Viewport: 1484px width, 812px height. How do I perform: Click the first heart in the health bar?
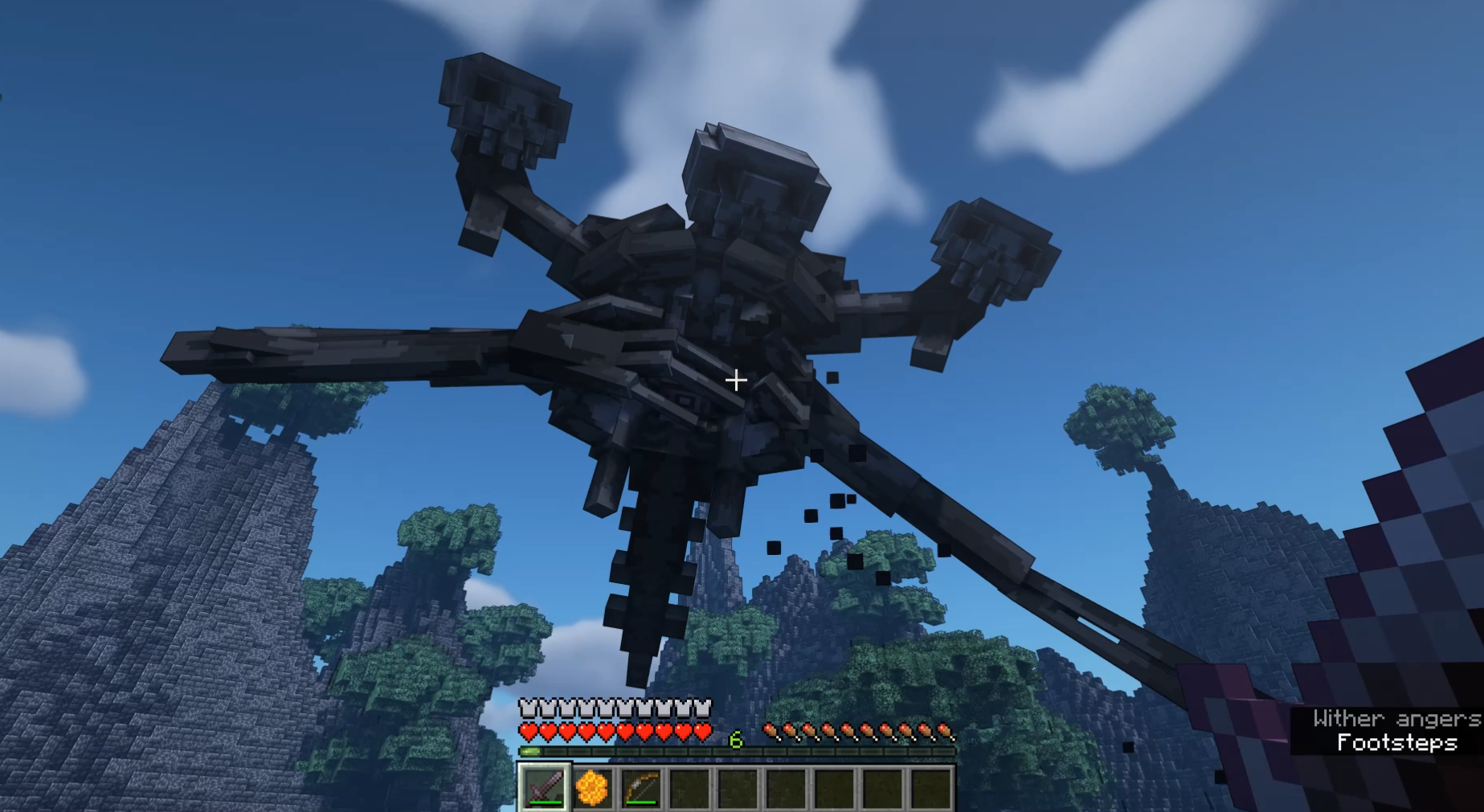click(529, 732)
